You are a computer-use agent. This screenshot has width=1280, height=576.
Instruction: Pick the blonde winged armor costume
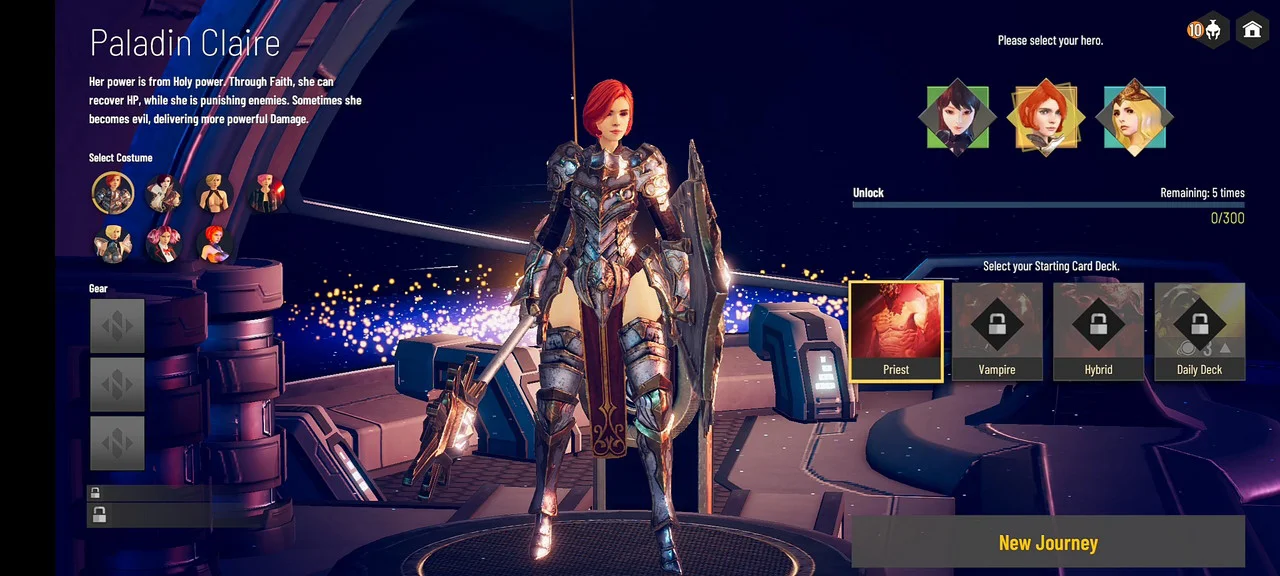[x=113, y=243]
